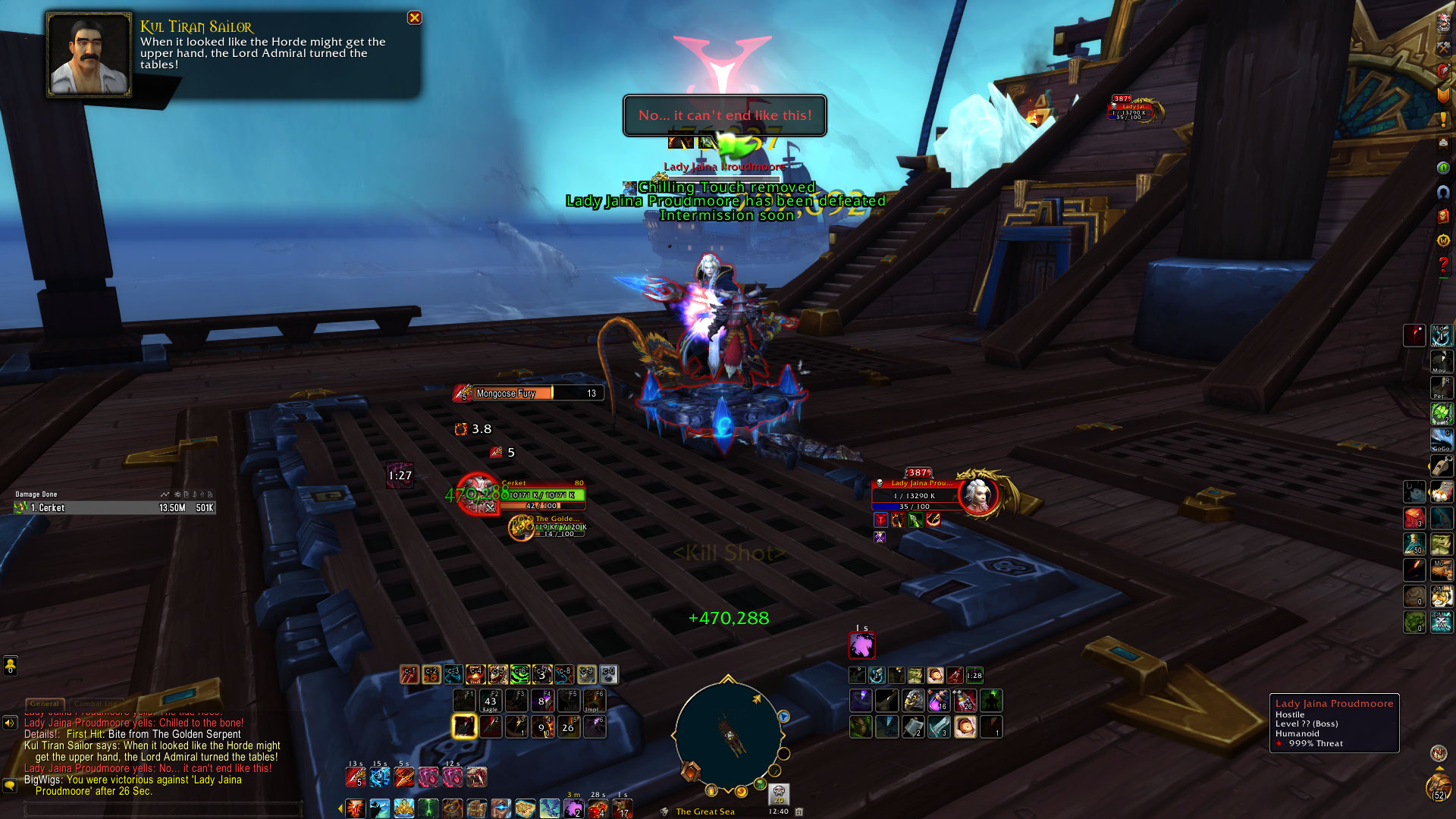Open the helmet backpack bag with 52 slots
1456x819 pixels.
1438,786
